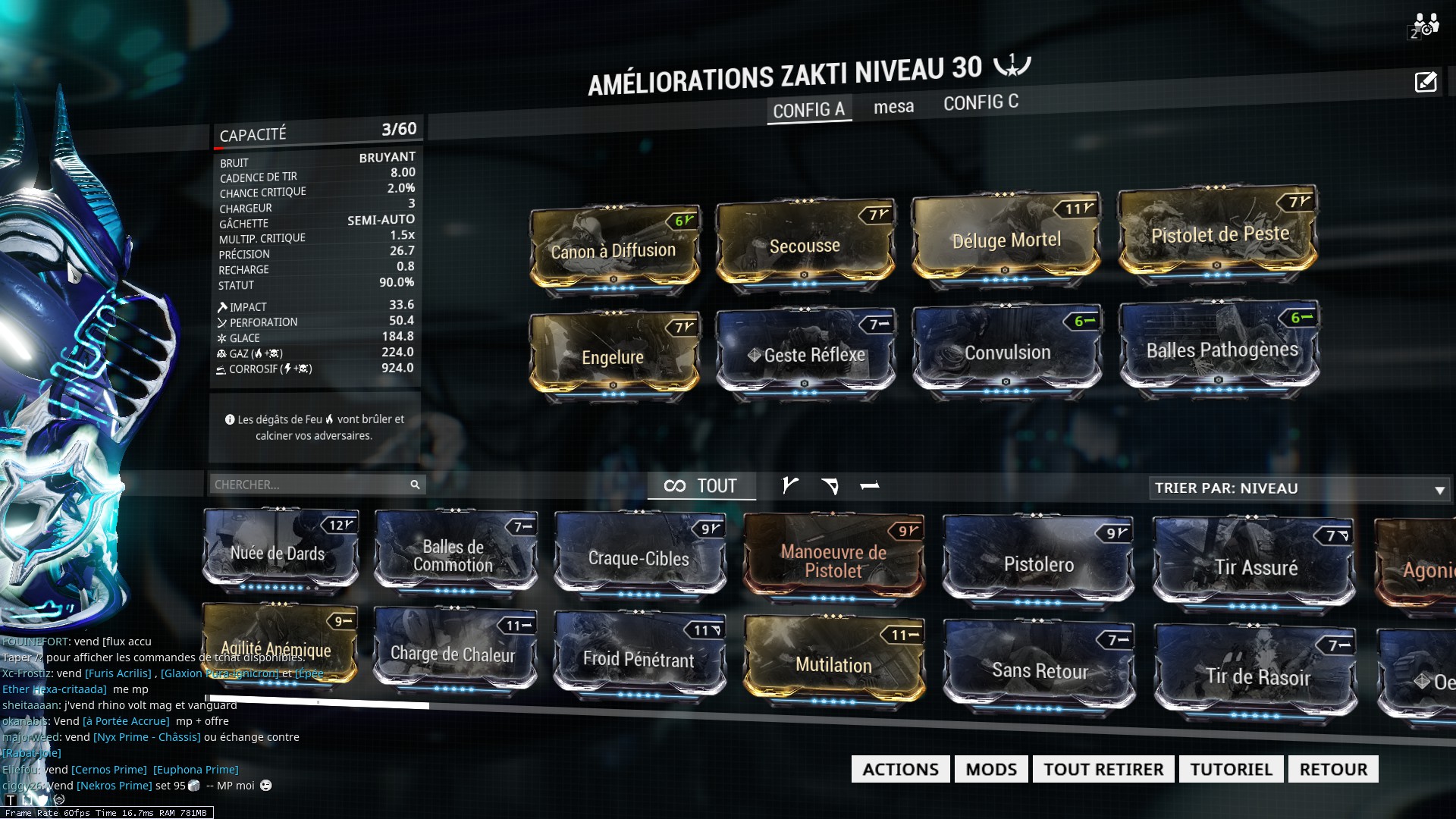Screen dimensions: 1456x819
Task: Select the equipped Canon à Diffusion mod
Action: tap(613, 250)
